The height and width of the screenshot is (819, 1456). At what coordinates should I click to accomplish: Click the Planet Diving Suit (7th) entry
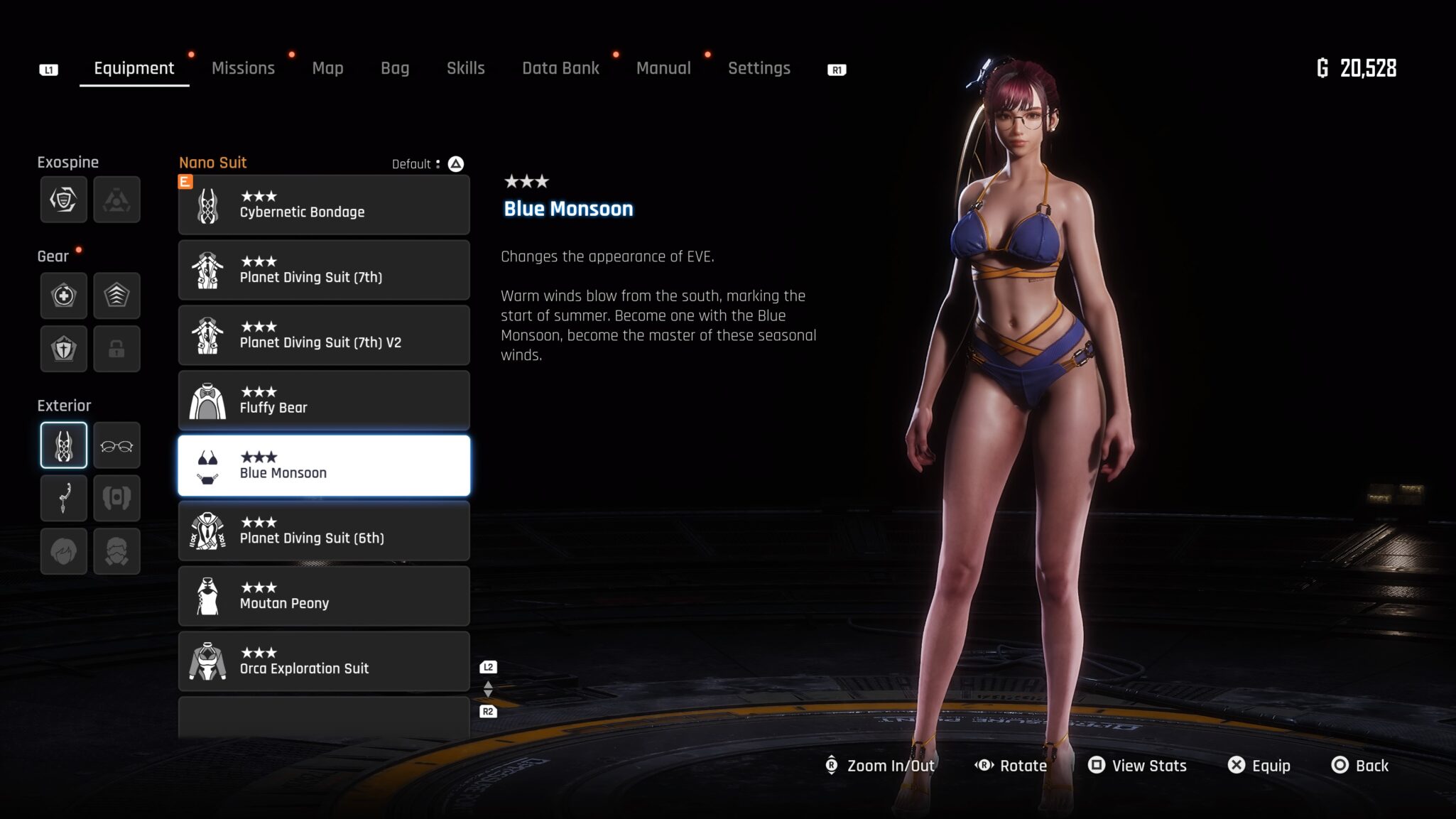click(x=324, y=271)
